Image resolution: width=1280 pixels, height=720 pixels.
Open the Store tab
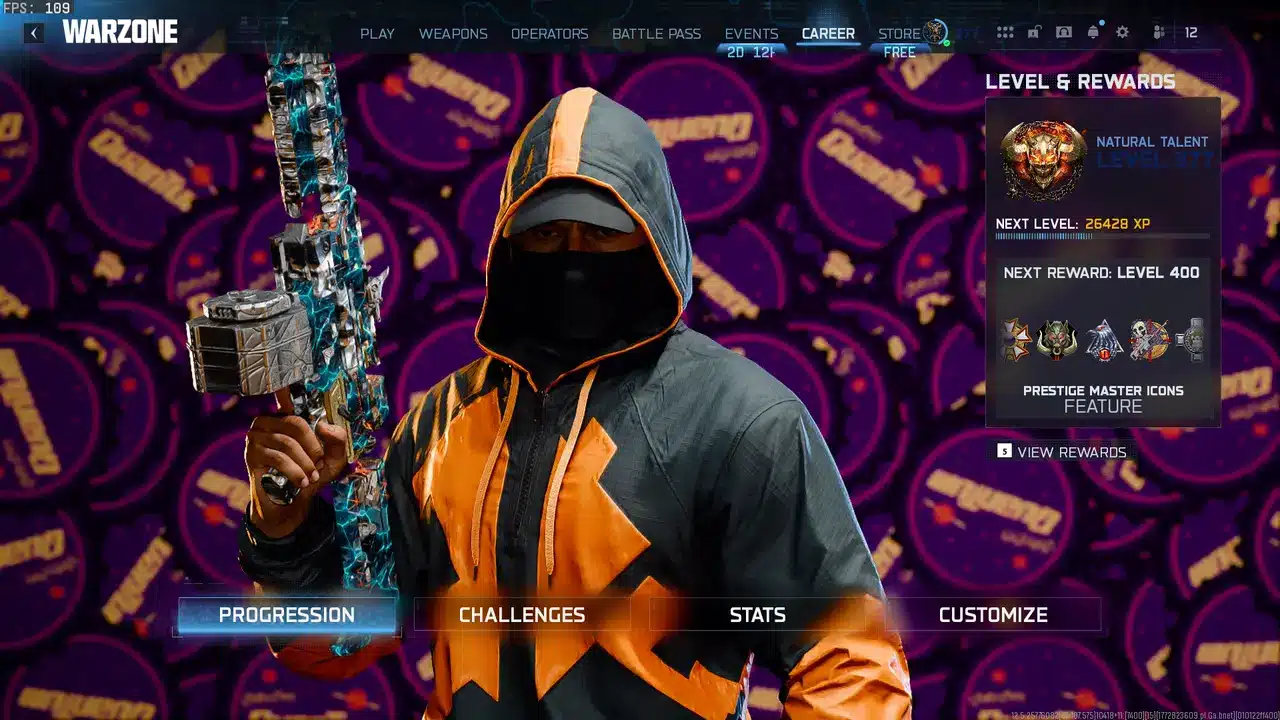(899, 34)
